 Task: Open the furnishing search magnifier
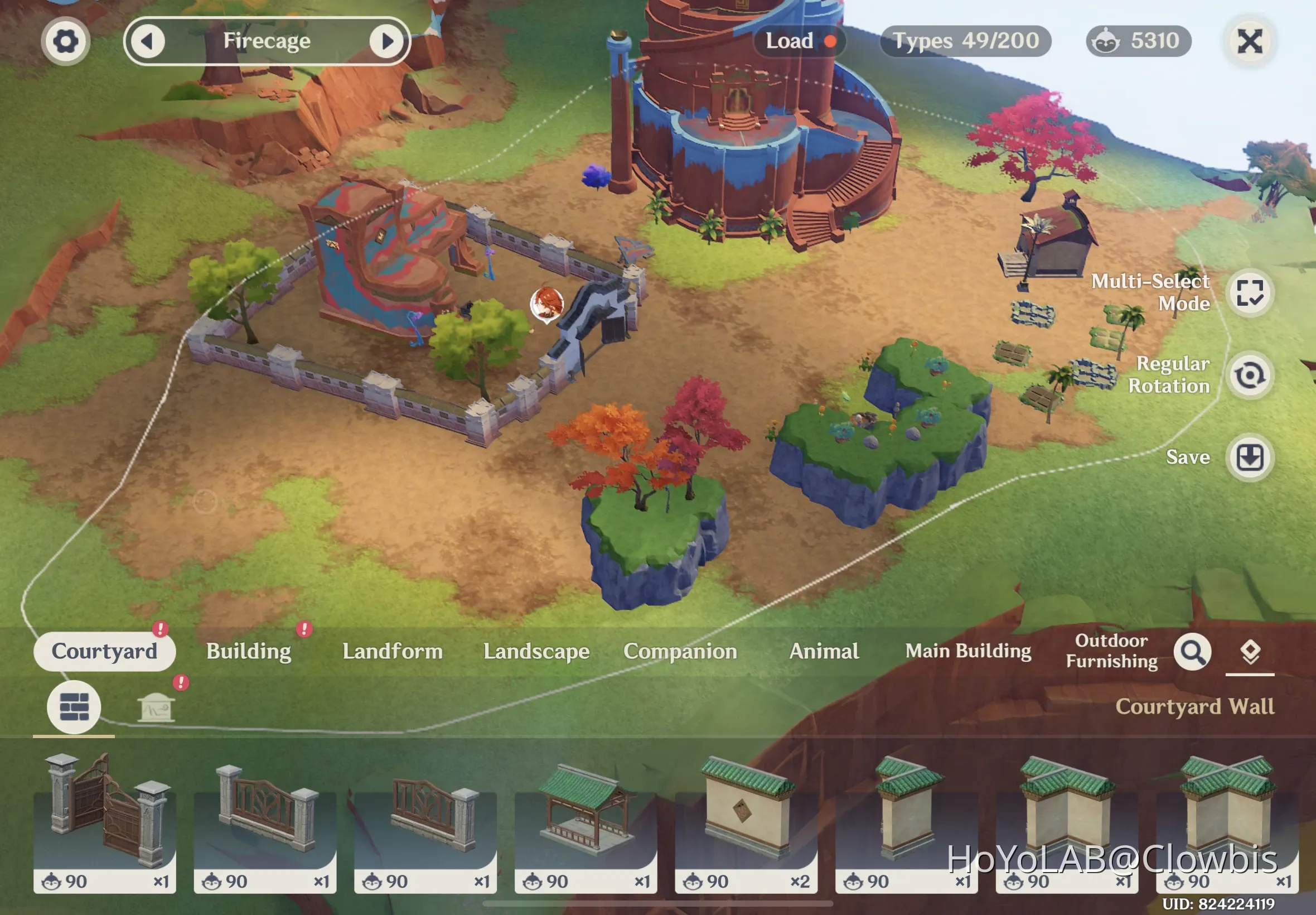click(x=1193, y=651)
